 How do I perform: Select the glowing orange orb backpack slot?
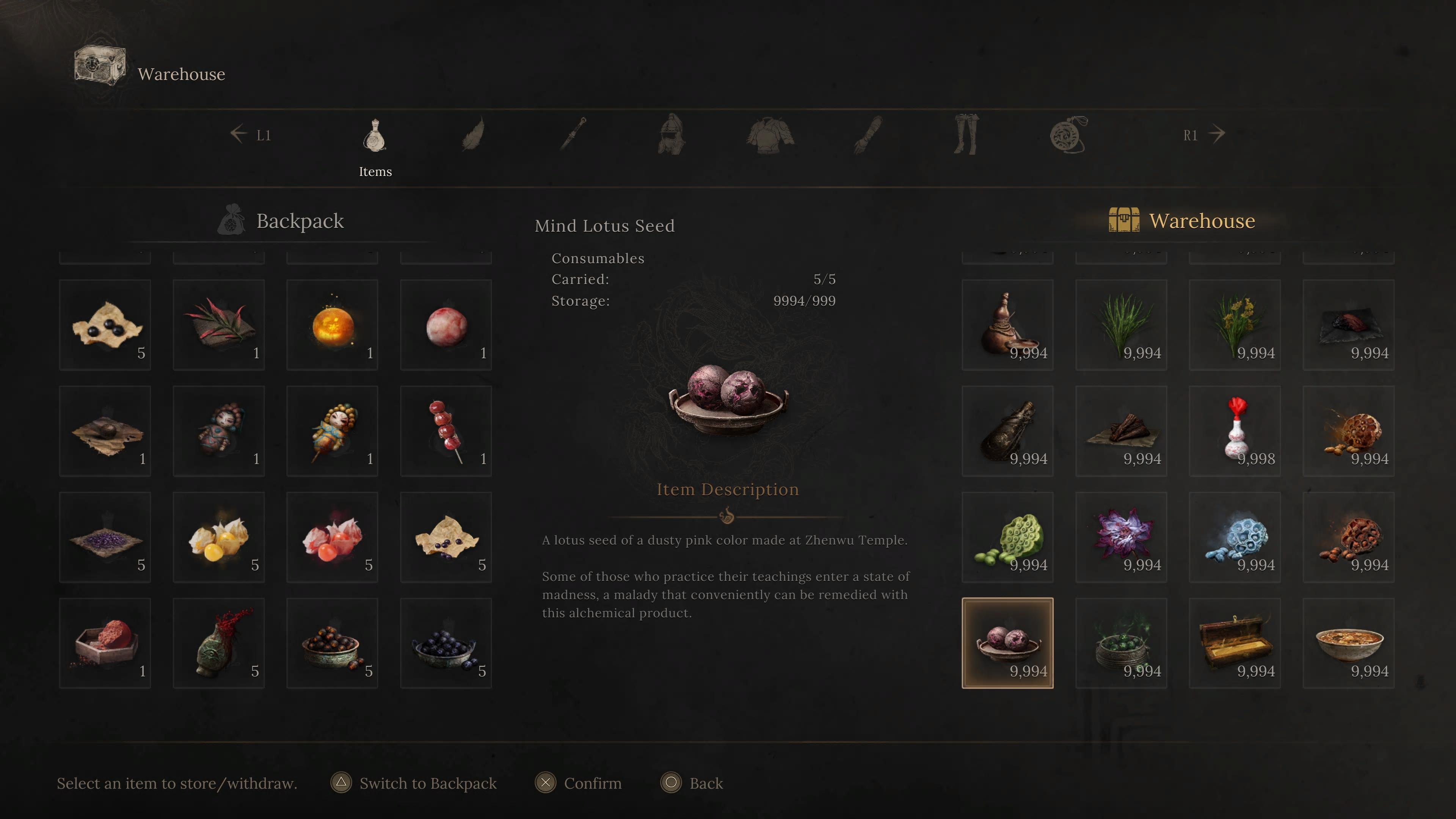coord(332,325)
